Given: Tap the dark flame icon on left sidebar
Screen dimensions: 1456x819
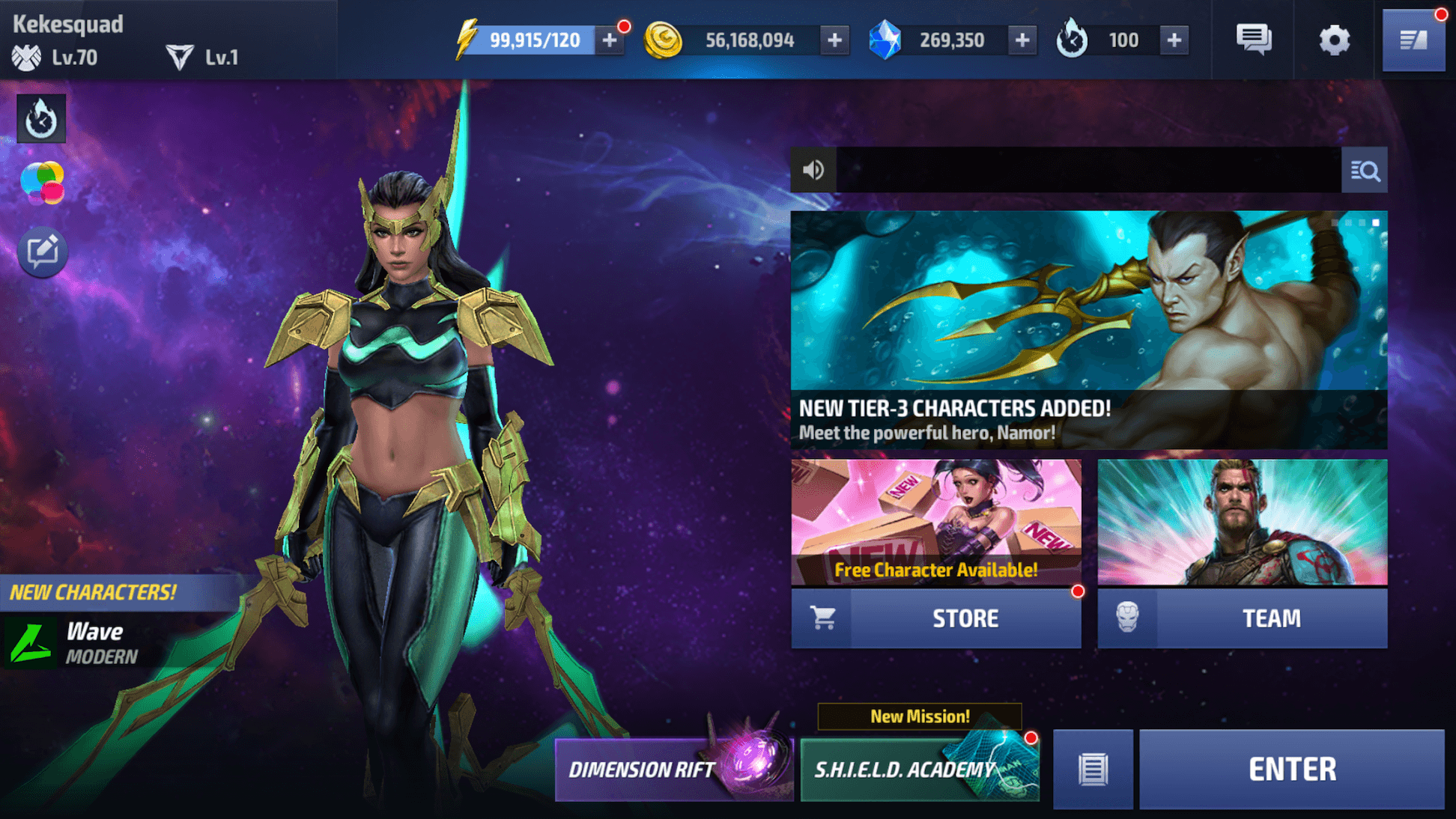Looking at the screenshot, I should [x=40, y=118].
